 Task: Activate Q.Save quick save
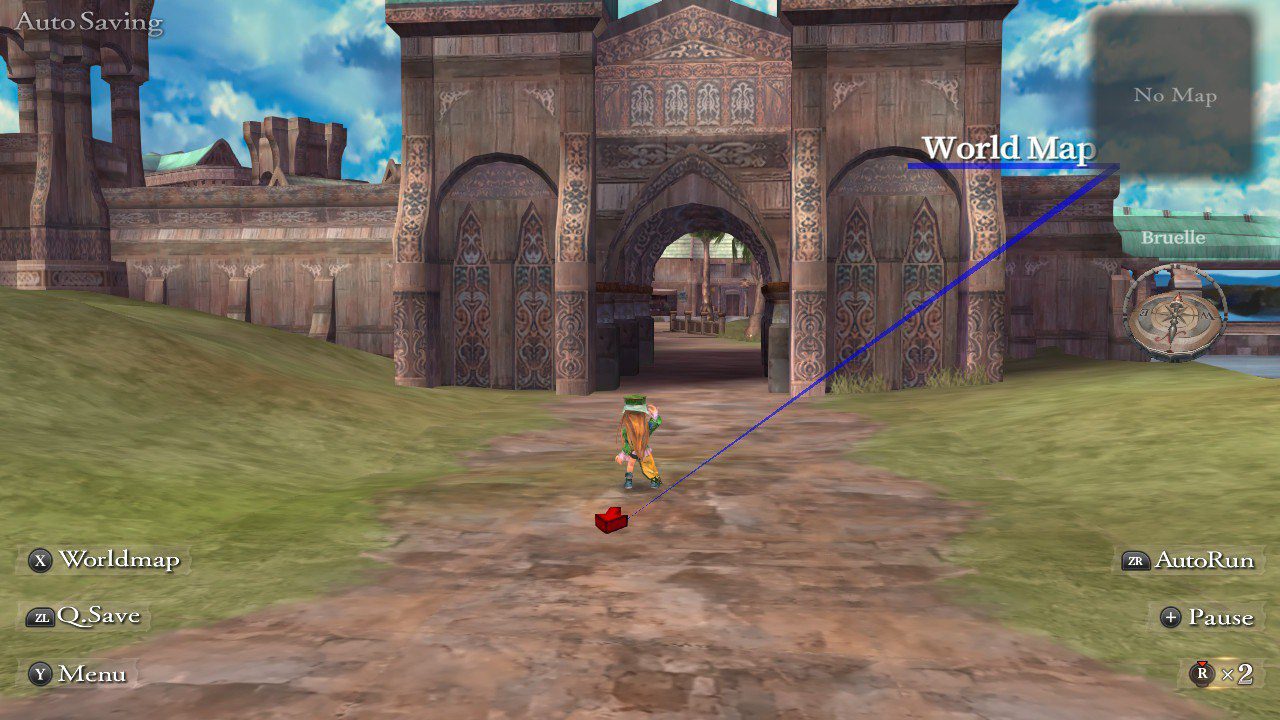click(84, 616)
